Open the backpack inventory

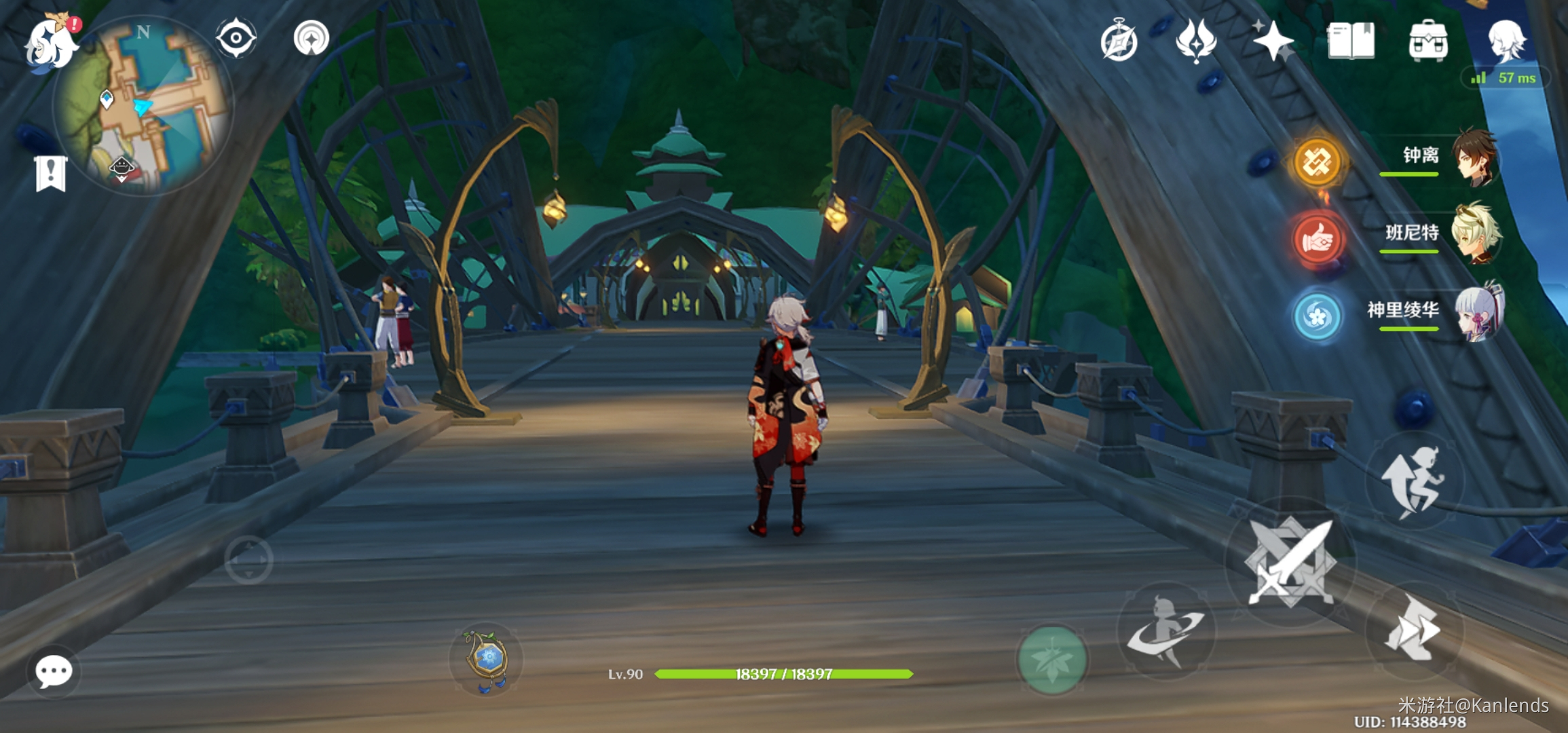pyautogui.click(x=1428, y=41)
